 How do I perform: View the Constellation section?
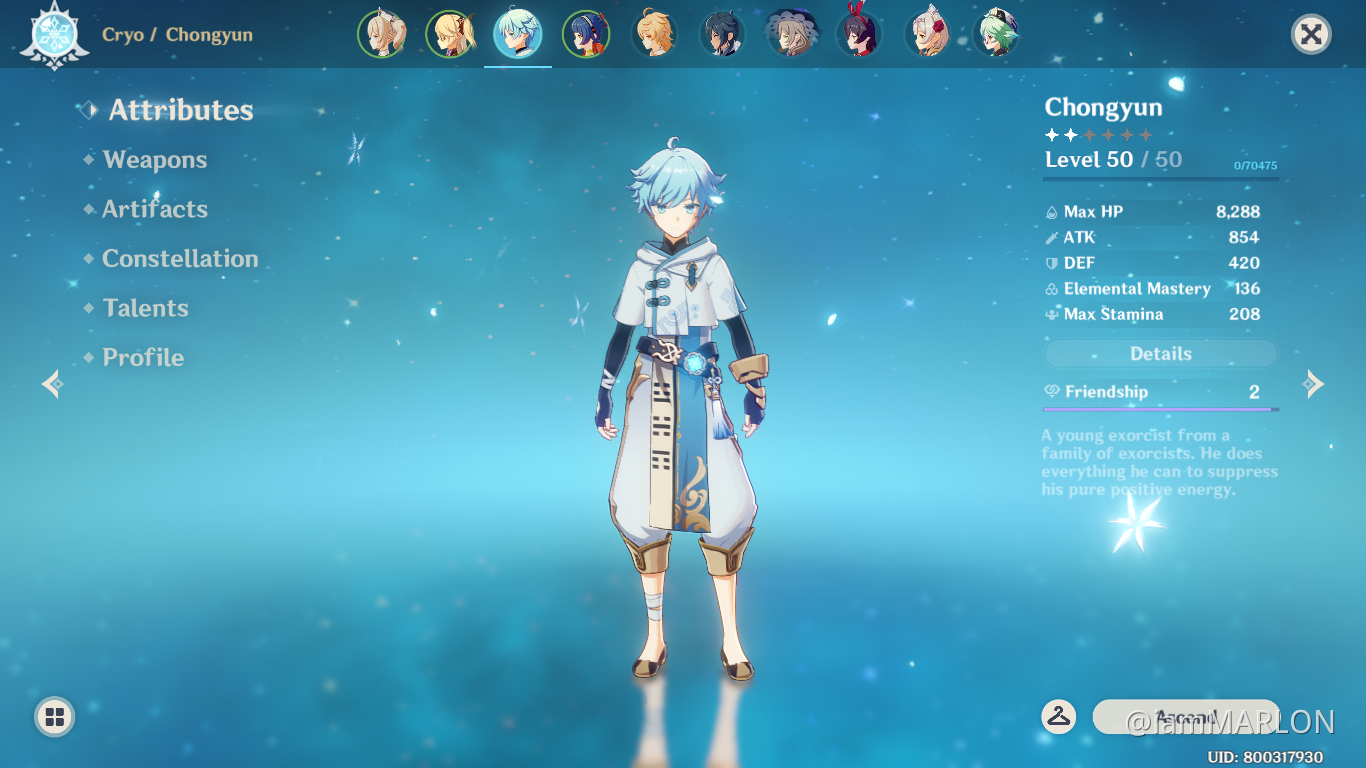tap(179, 258)
